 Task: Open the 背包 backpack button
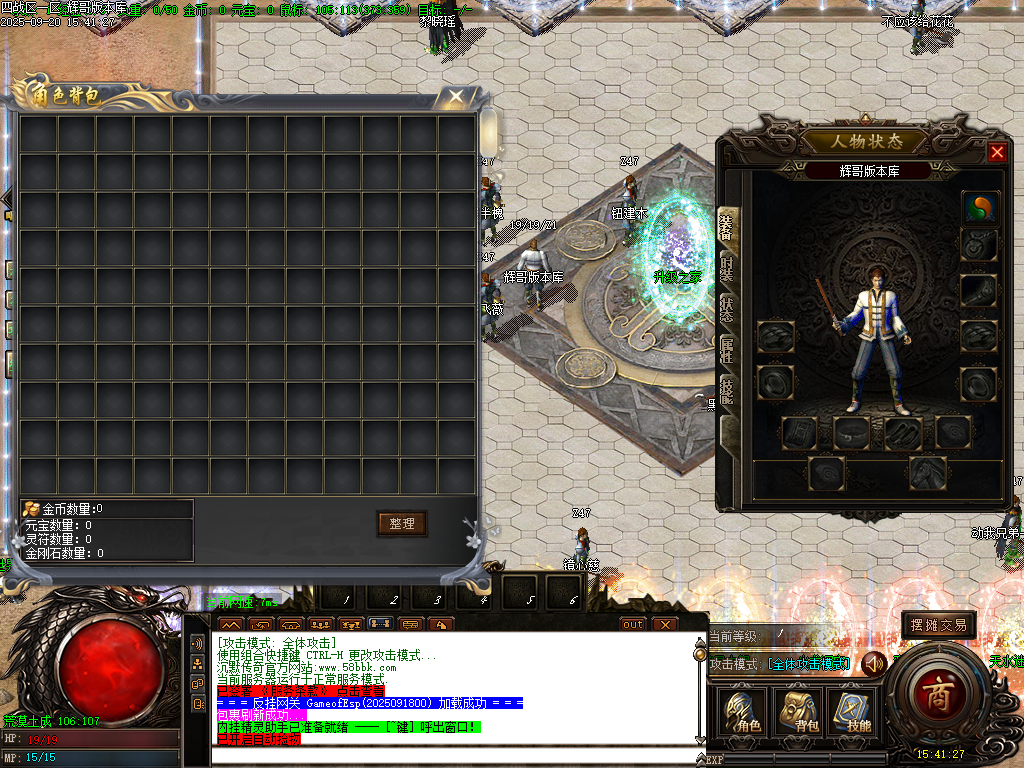[x=799, y=712]
